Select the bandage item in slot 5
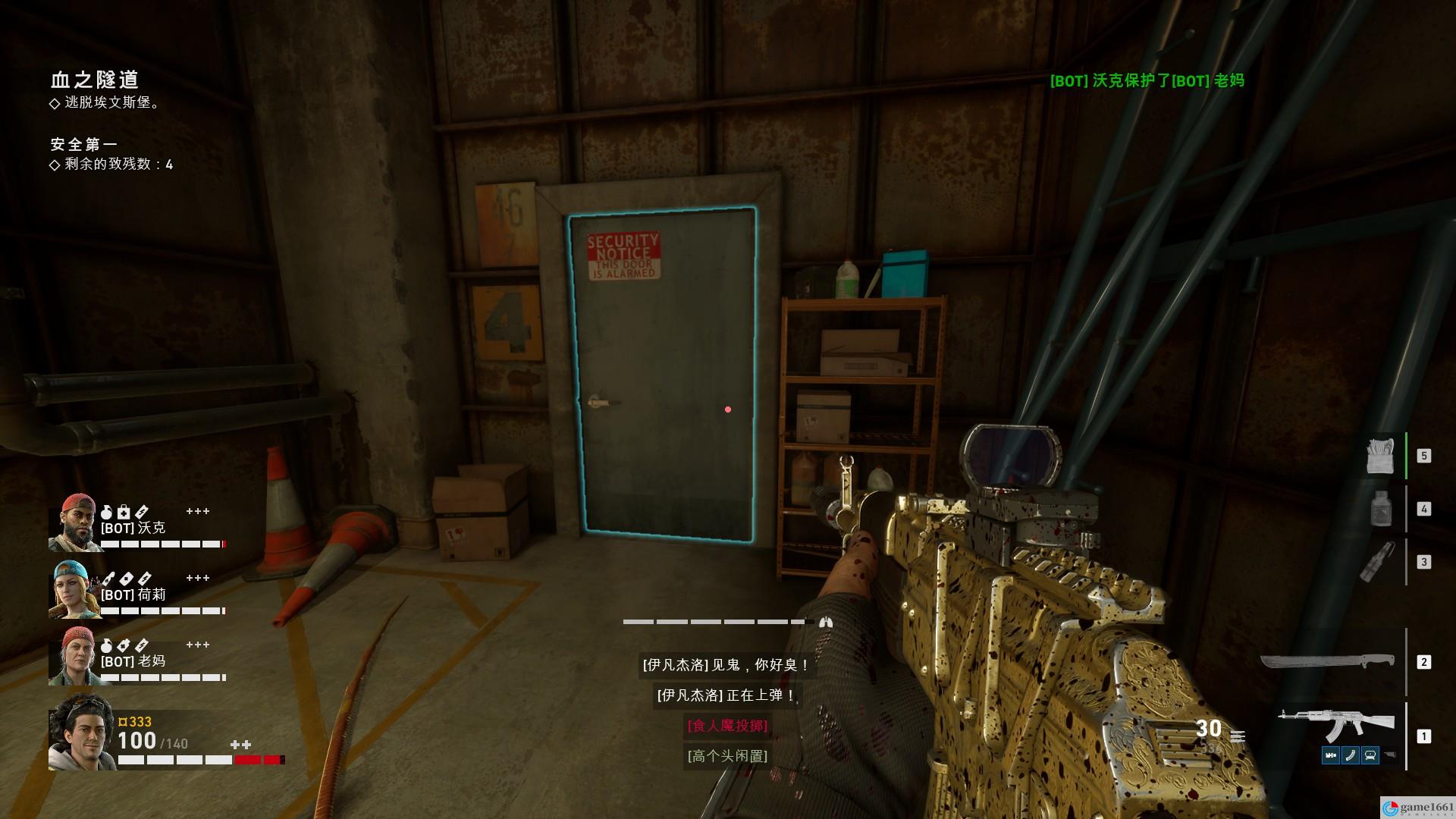The image size is (1456, 819). [1379, 456]
